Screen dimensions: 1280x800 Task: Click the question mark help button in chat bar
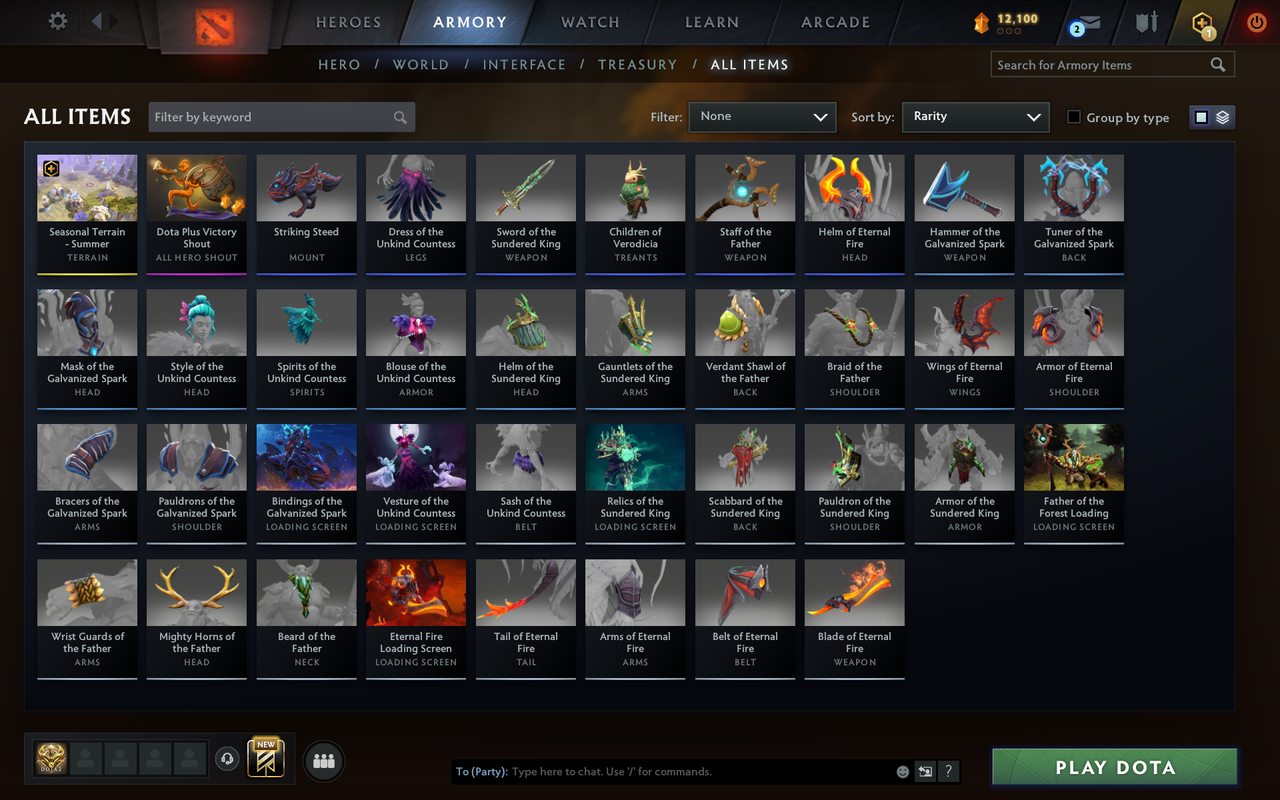[947, 771]
